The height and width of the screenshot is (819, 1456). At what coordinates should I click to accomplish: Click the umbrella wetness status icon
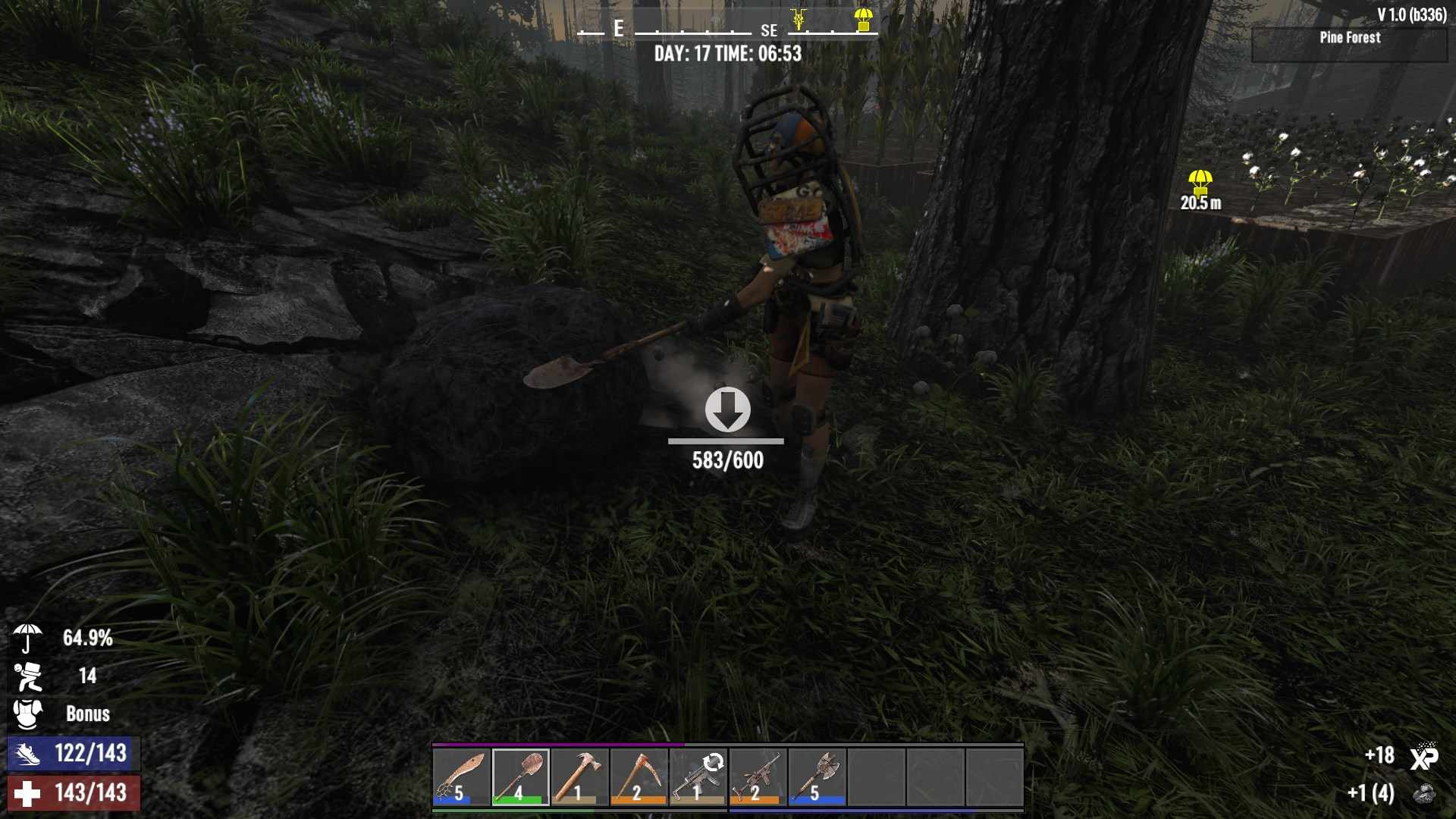[27, 638]
